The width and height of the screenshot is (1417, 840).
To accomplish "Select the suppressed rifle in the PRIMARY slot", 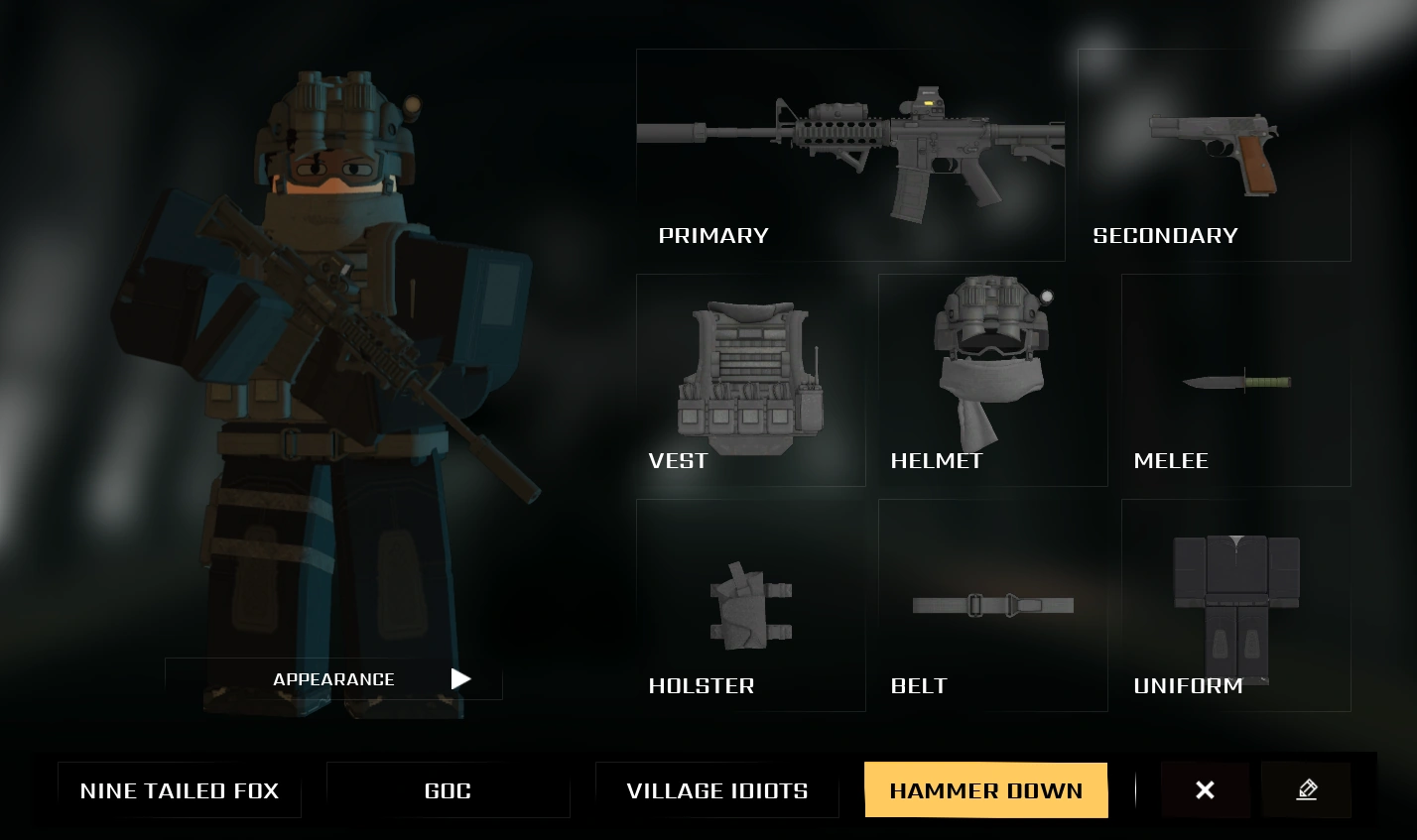I will (850, 139).
